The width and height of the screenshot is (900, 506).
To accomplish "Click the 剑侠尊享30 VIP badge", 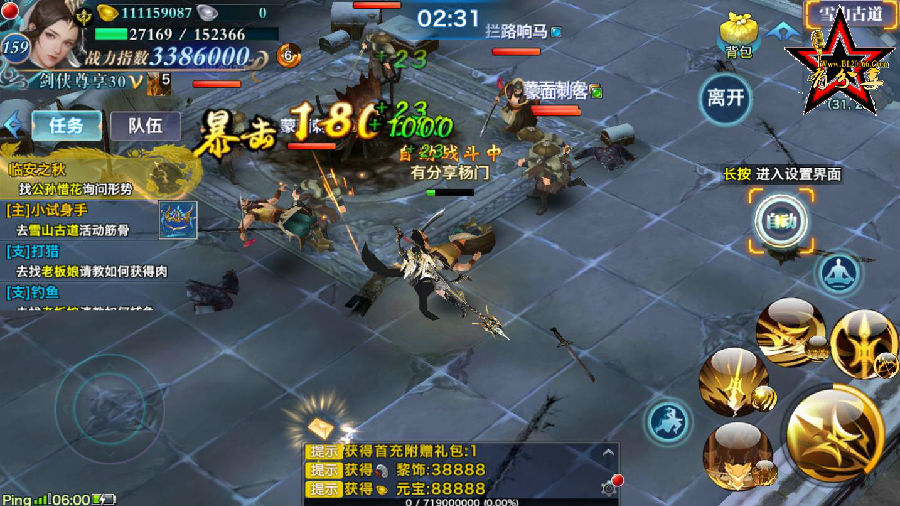I will click(92, 79).
